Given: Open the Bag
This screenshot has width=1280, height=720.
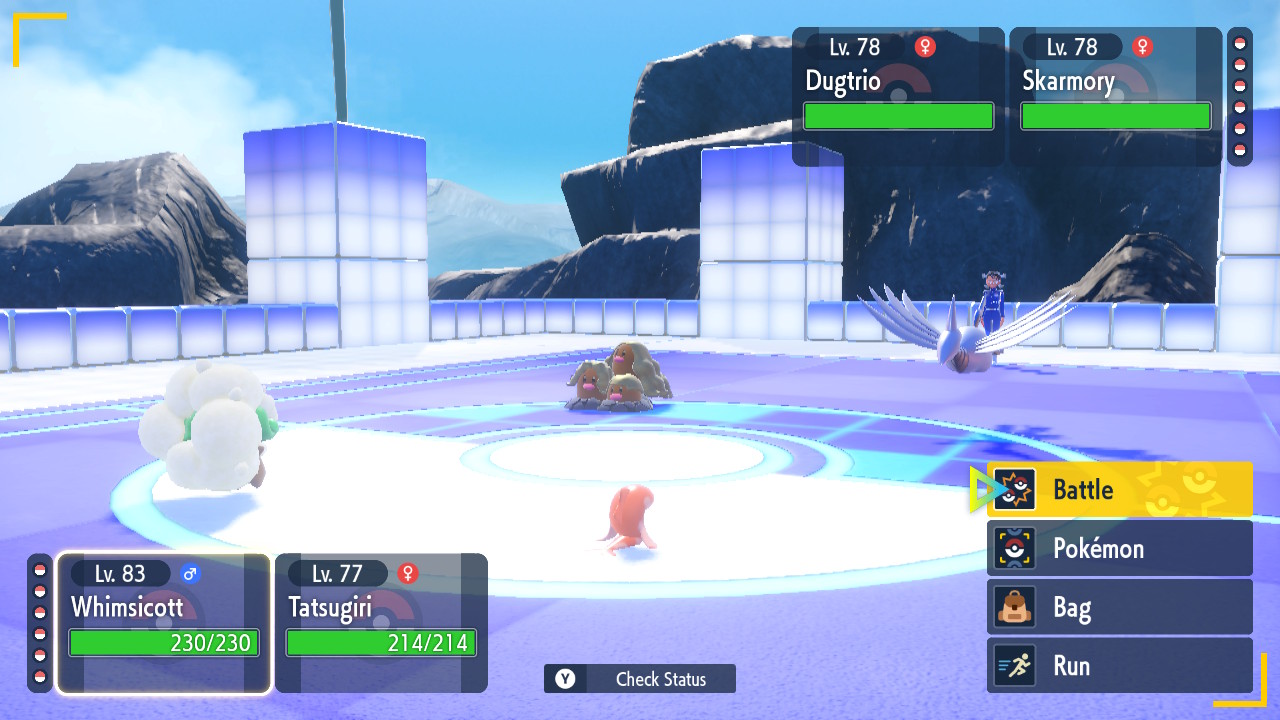Looking at the screenshot, I should (1119, 607).
